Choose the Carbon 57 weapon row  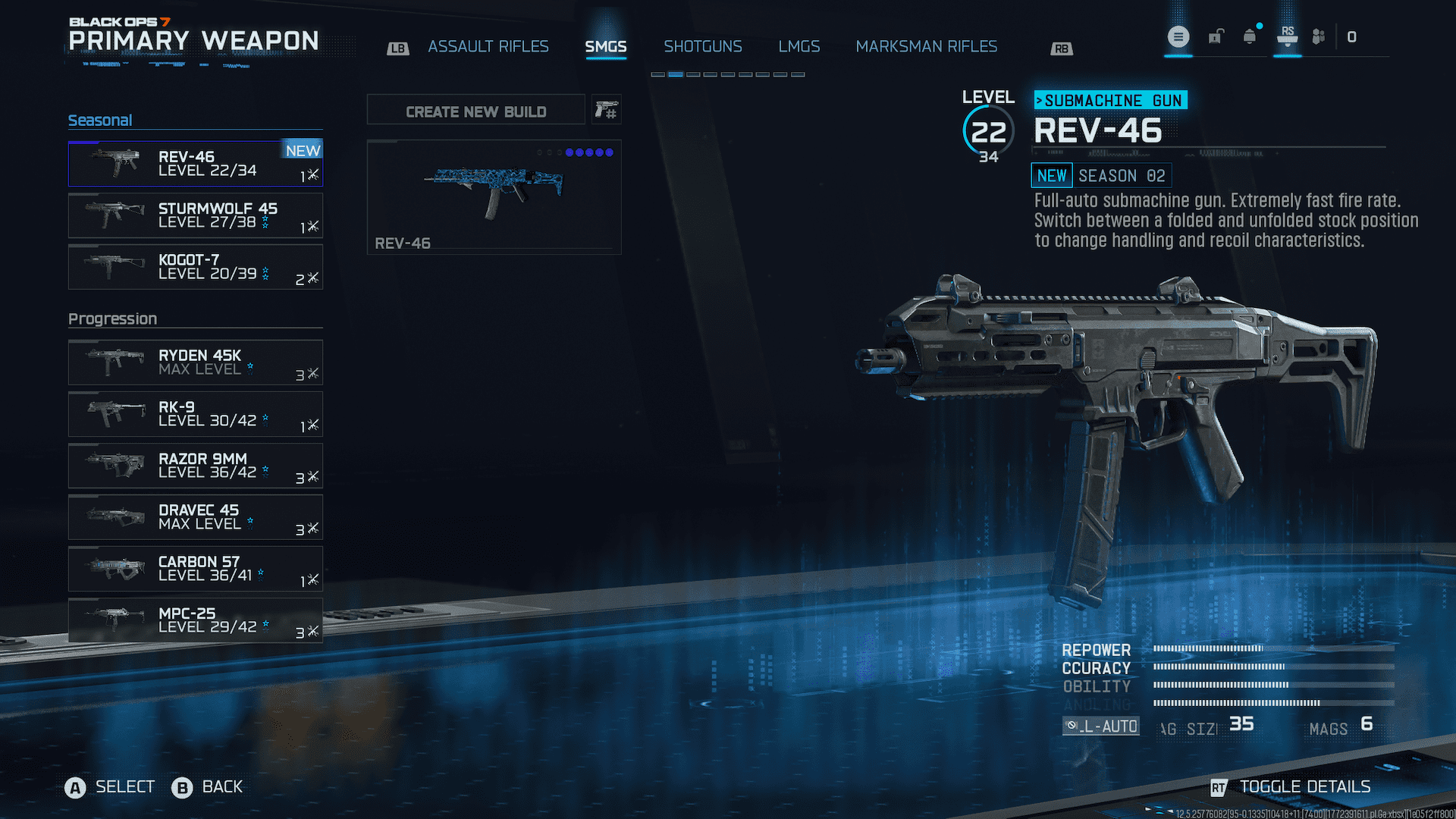click(195, 569)
